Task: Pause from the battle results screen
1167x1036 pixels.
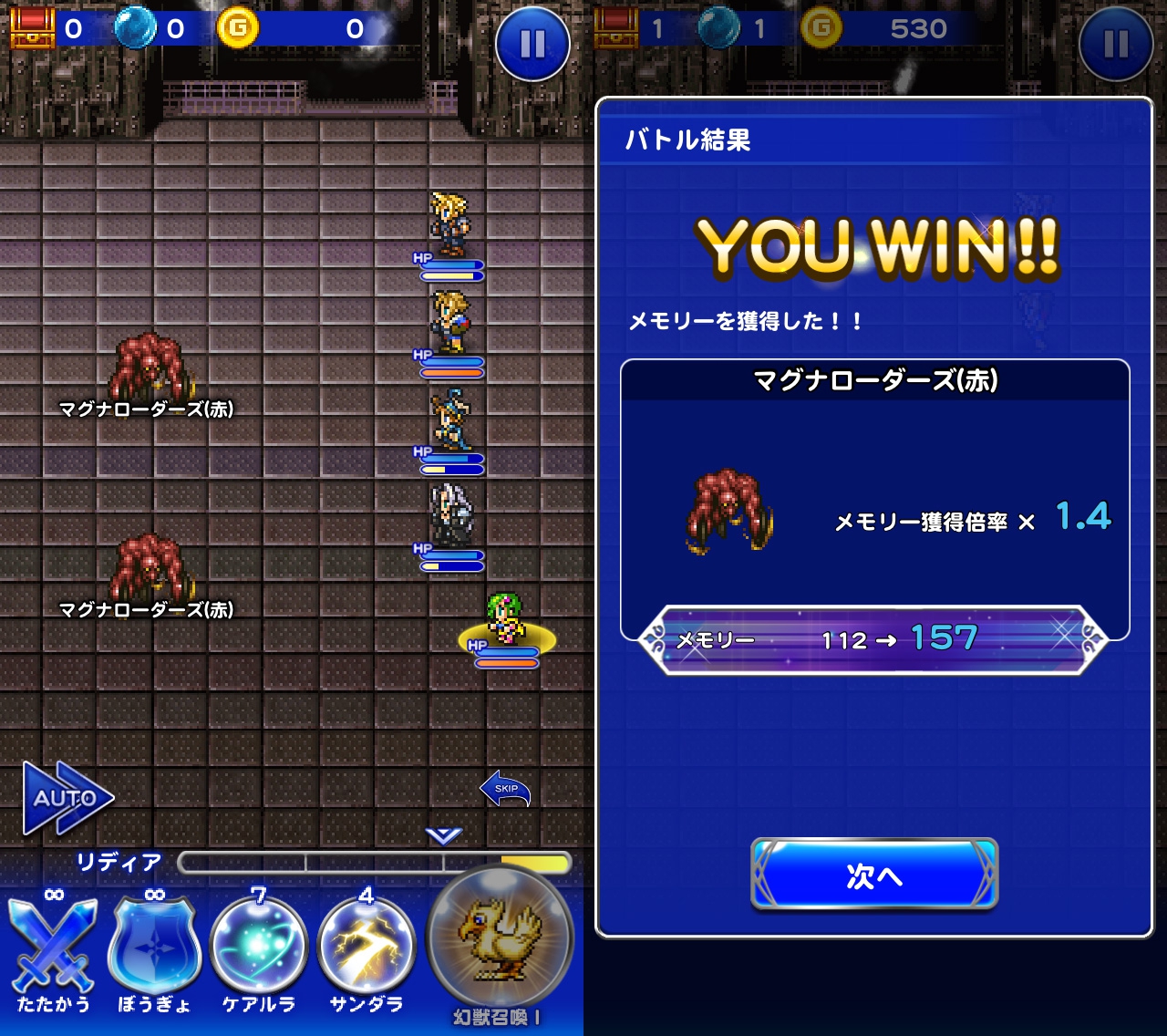Action: coord(1115,44)
